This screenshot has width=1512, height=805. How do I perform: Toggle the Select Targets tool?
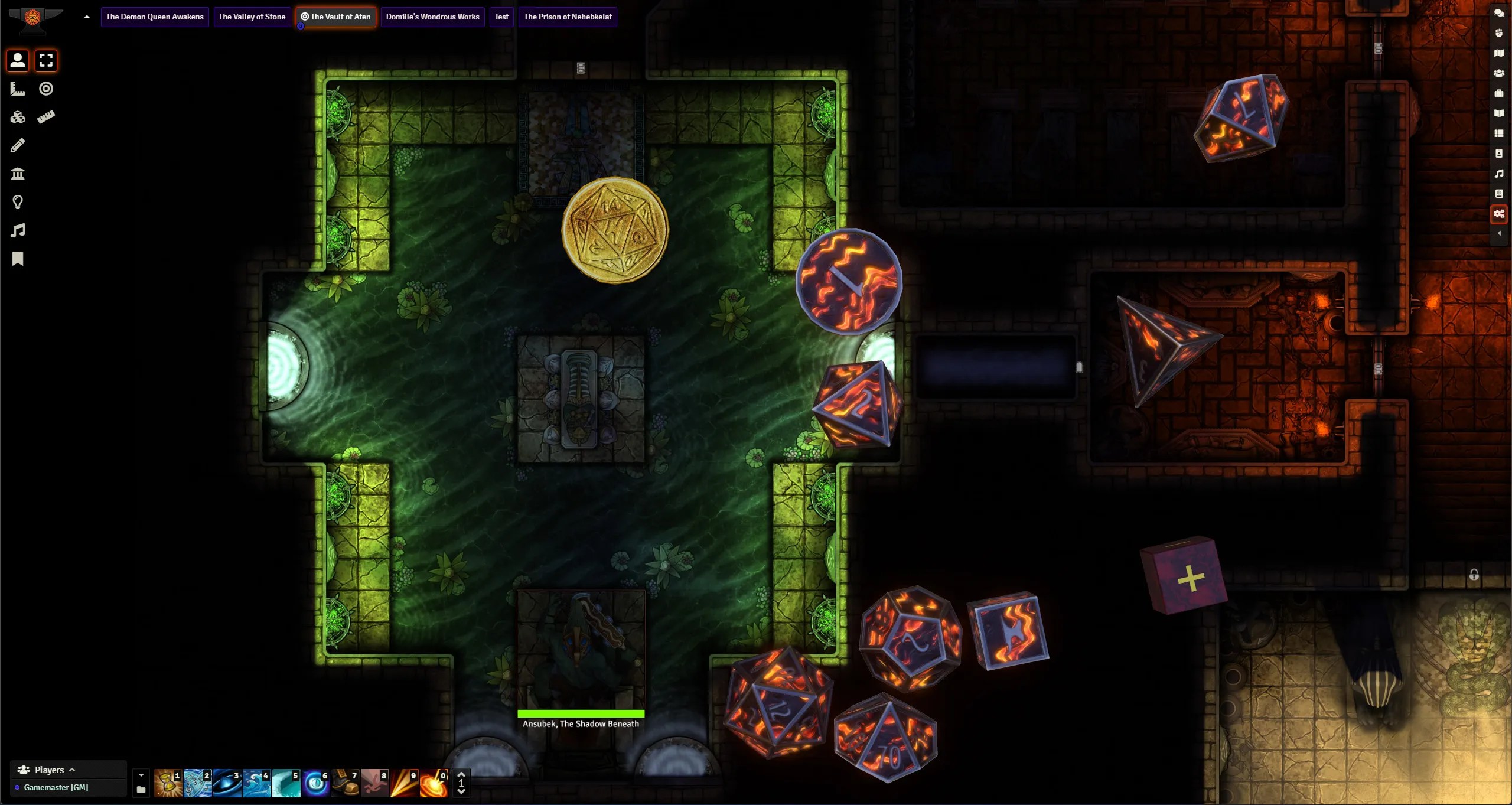point(45,60)
